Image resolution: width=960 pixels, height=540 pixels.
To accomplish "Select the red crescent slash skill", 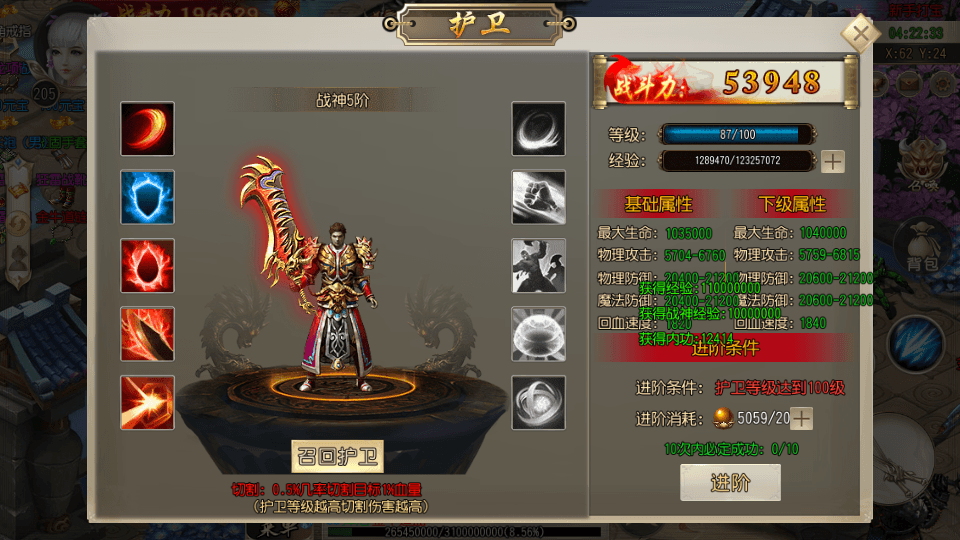I will [147, 128].
